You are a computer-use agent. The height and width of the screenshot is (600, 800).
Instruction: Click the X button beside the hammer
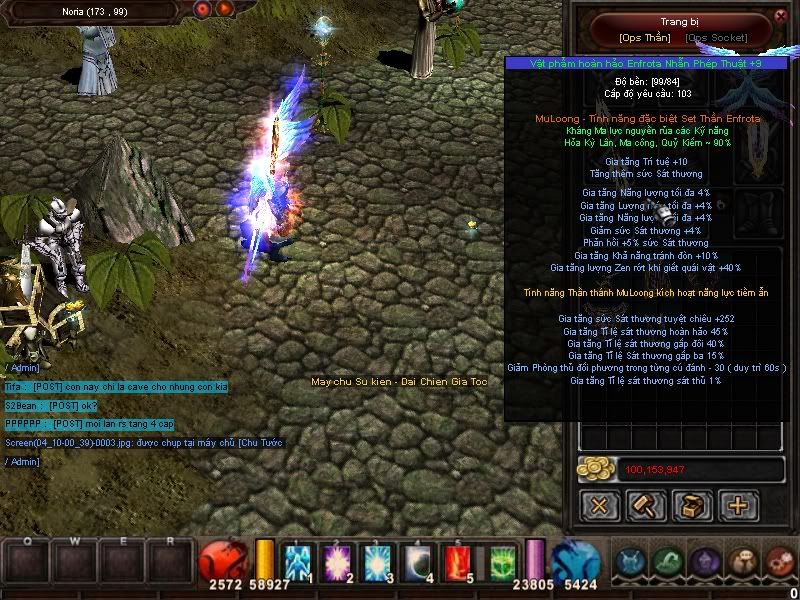pyautogui.click(x=600, y=505)
